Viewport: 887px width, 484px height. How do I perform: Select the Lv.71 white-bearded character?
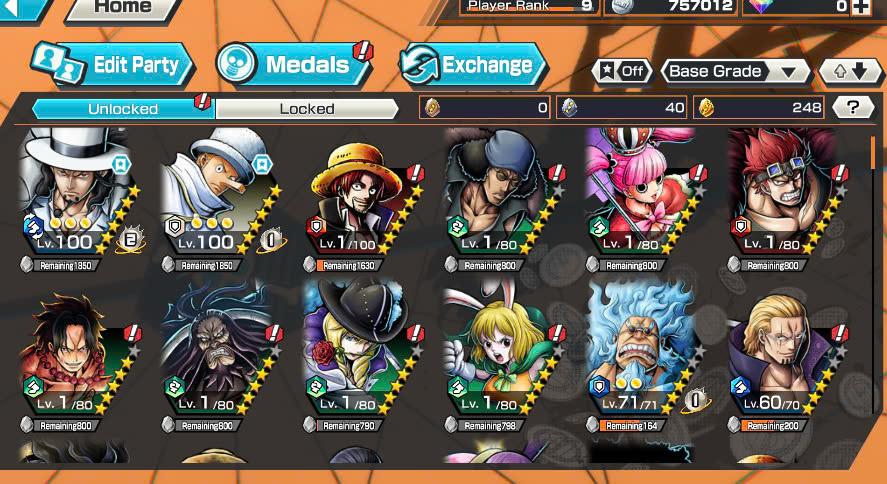642,350
